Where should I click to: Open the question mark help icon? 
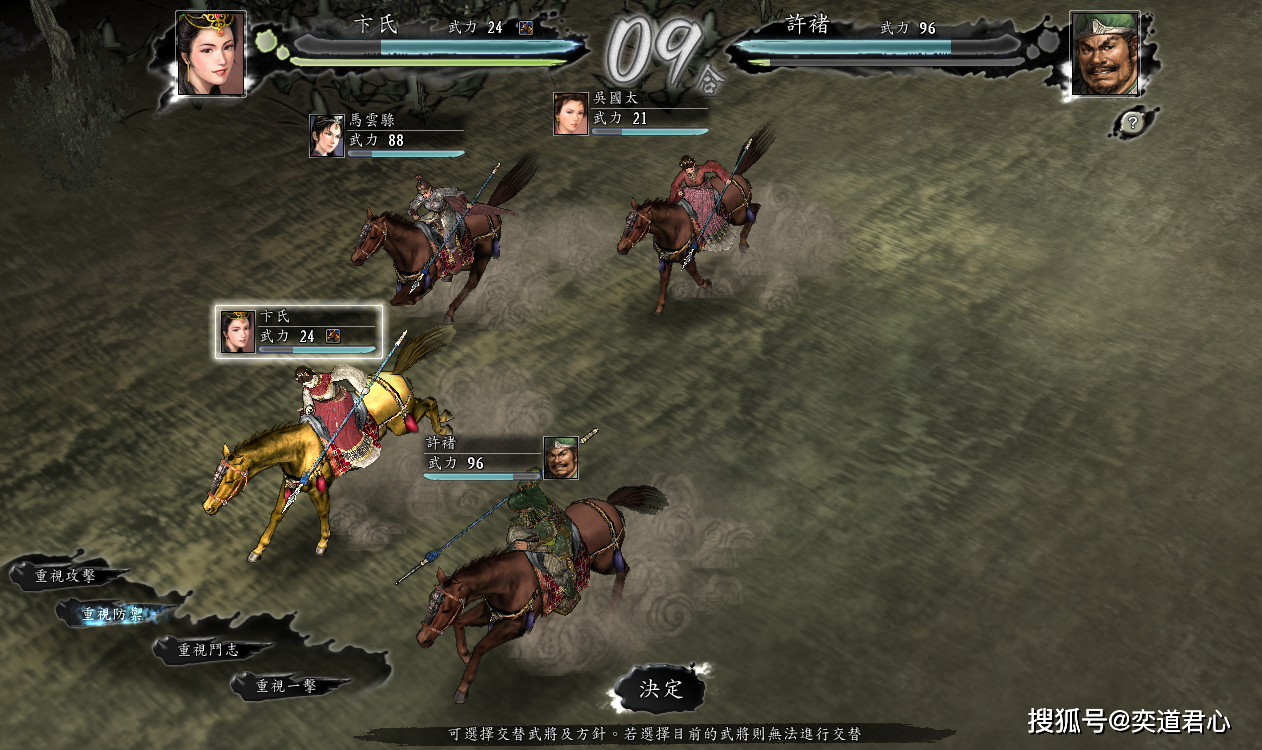(1131, 123)
